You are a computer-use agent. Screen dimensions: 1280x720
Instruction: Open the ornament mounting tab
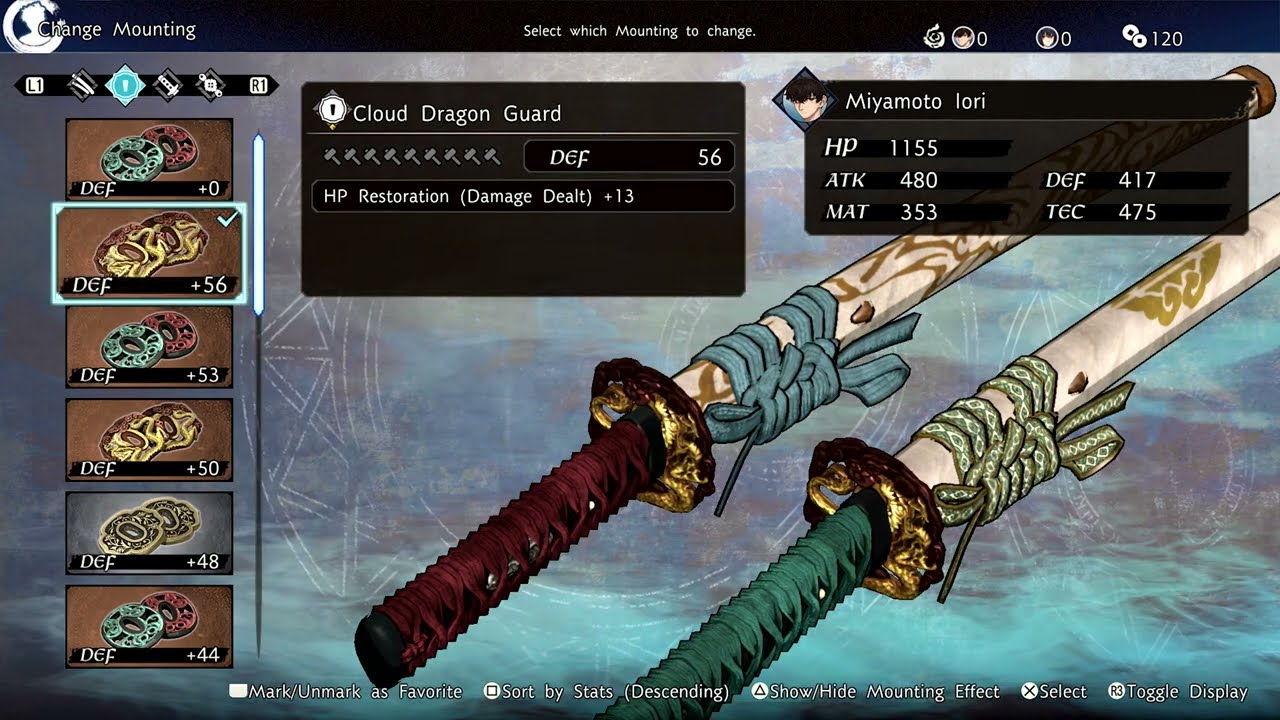[x=210, y=85]
